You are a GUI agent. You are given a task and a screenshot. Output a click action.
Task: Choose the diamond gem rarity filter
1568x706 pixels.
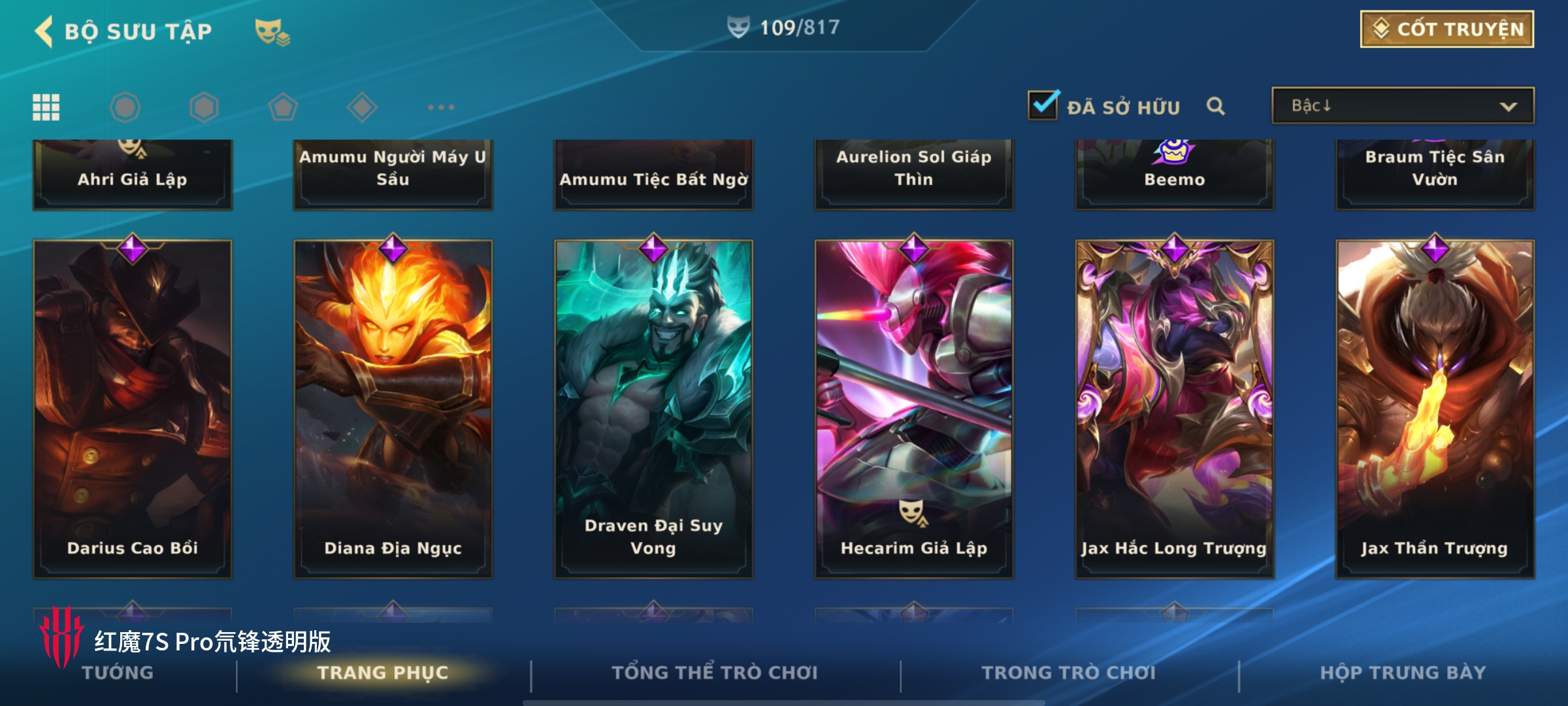[x=362, y=107]
